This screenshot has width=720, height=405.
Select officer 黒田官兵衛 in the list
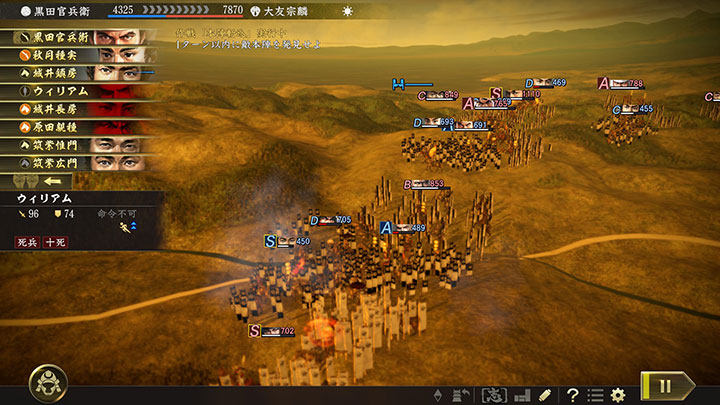pyautogui.click(x=80, y=37)
